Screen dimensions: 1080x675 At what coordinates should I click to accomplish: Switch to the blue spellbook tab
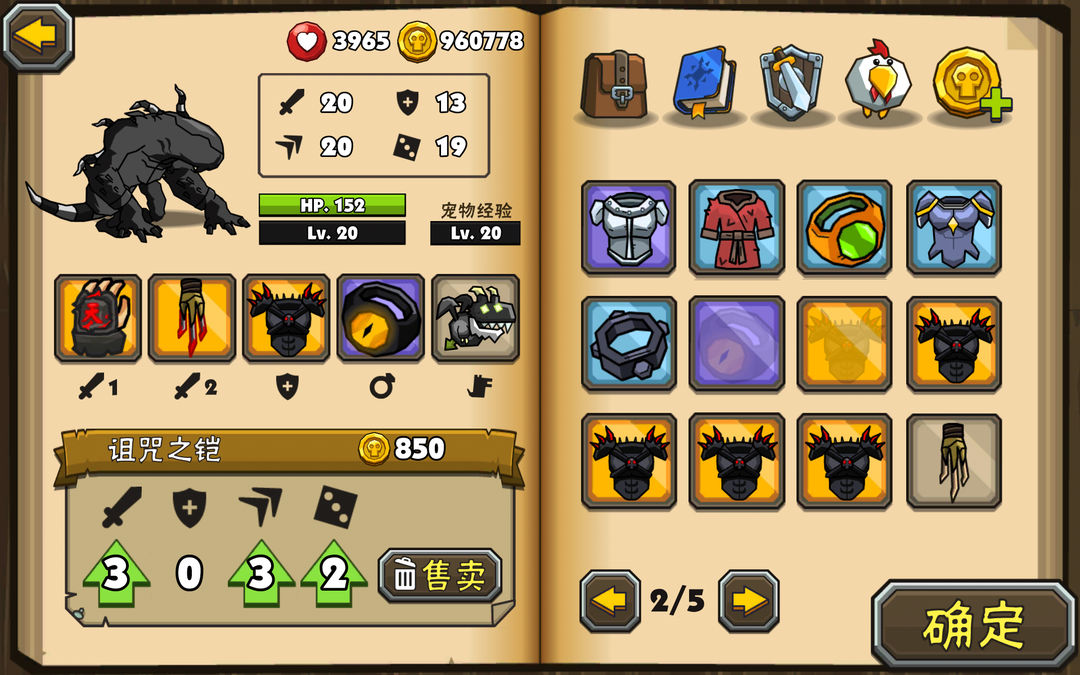tap(704, 82)
